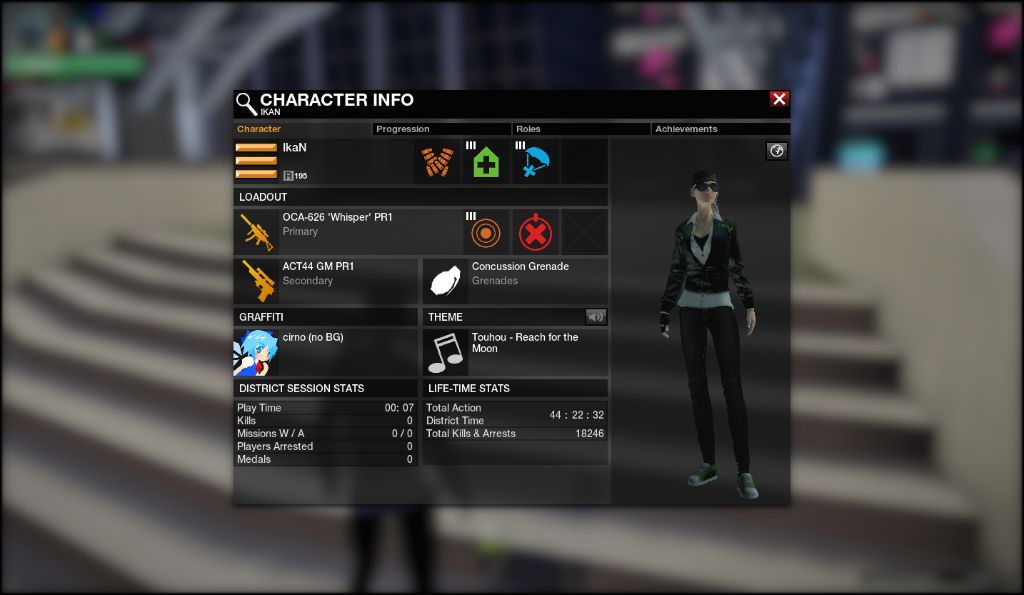This screenshot has width=1024, height=595.
Task: Select the red X weapon mod
Action: click(535, 232)
